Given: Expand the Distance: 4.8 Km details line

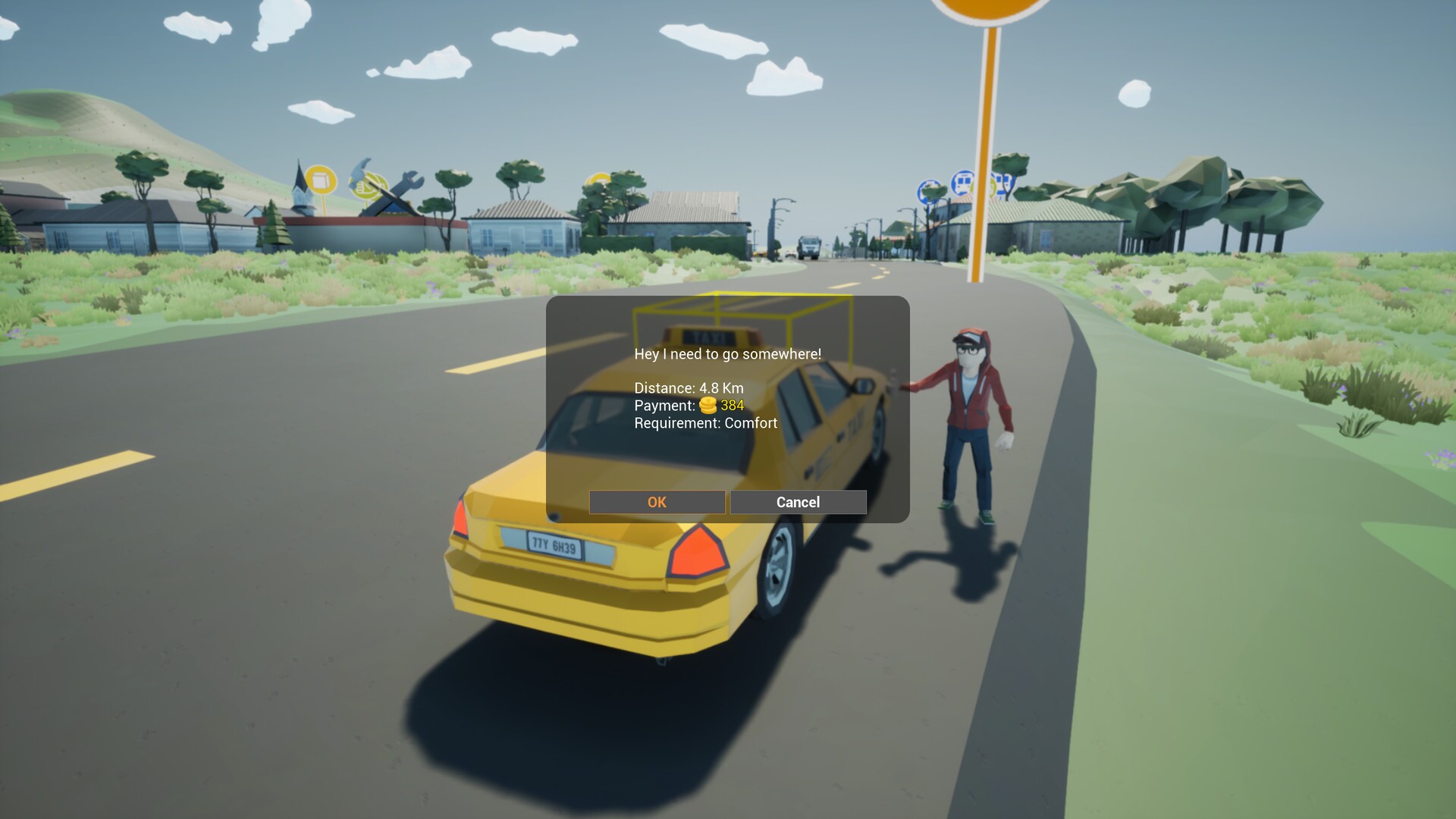Looking at the screenshot, I should pyautogui.click(x=688, y=388).
